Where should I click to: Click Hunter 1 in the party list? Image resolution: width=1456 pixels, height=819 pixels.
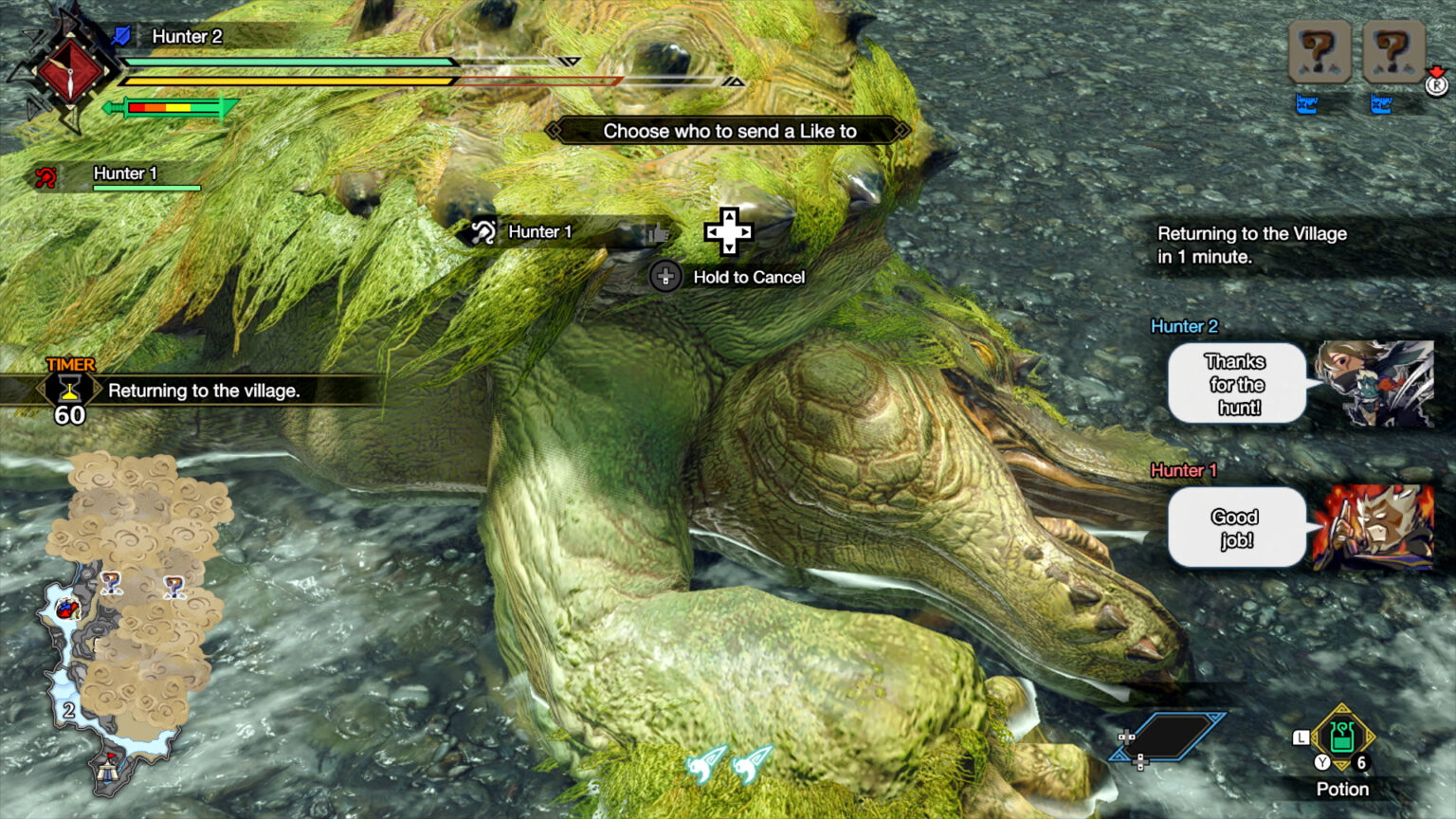coord(123,174)
